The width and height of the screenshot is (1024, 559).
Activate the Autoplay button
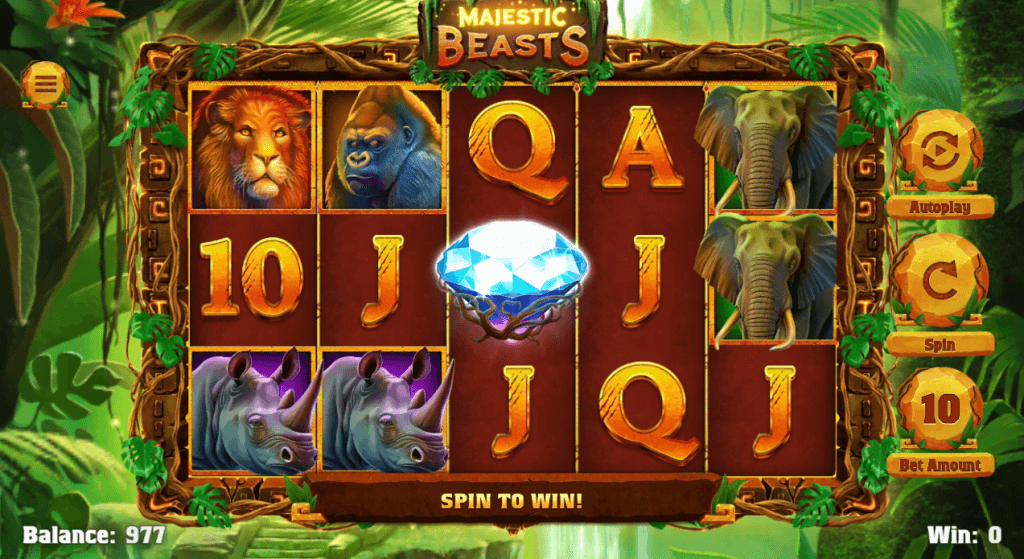[x=939, y=153]
